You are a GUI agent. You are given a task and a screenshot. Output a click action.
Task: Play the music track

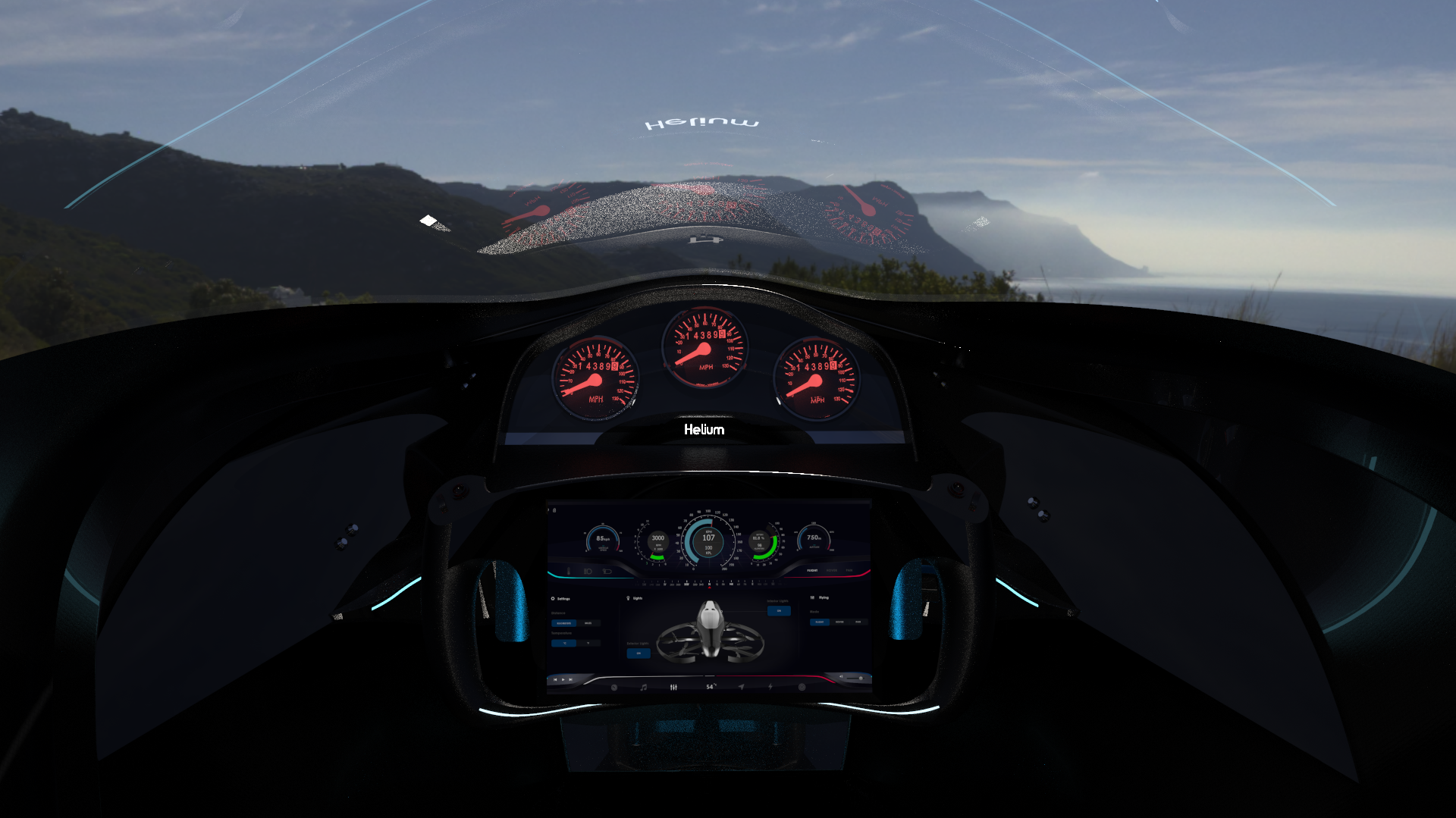click(563, 679)
